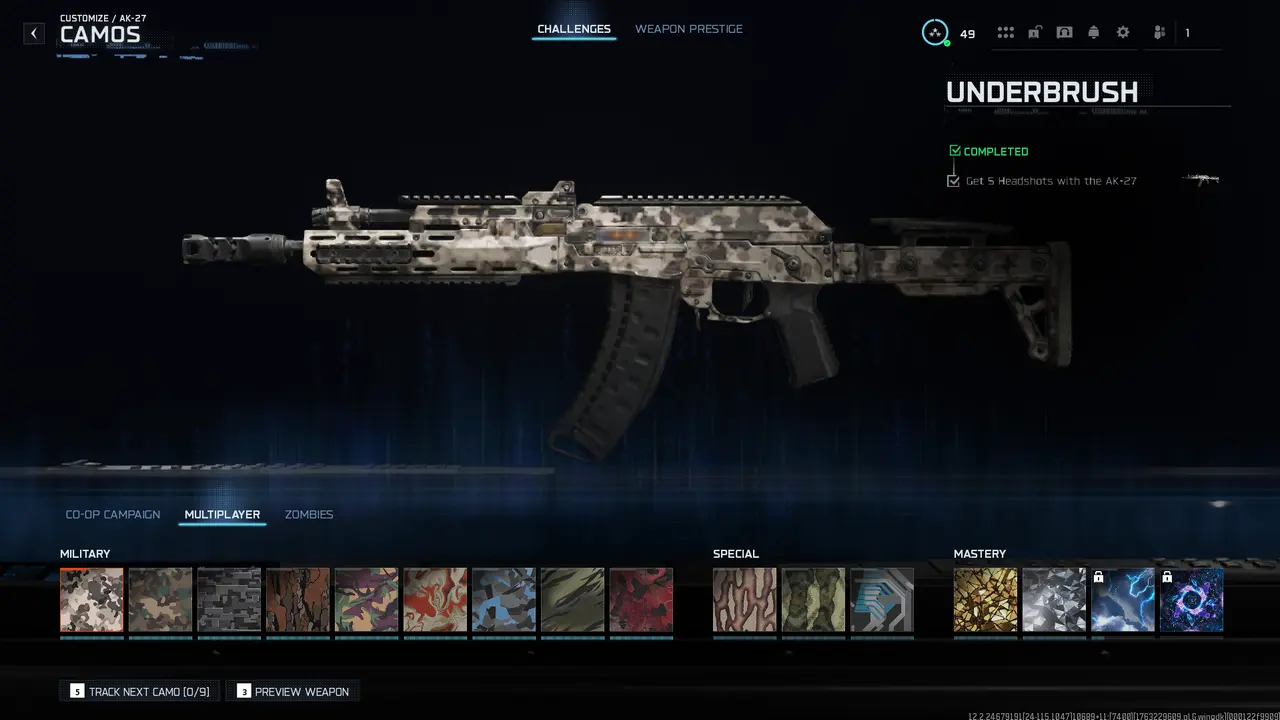Viewport: 1280px width, 720px height.
Task: Select the MULTIPLAYER tab
Action: pos(221,514)
